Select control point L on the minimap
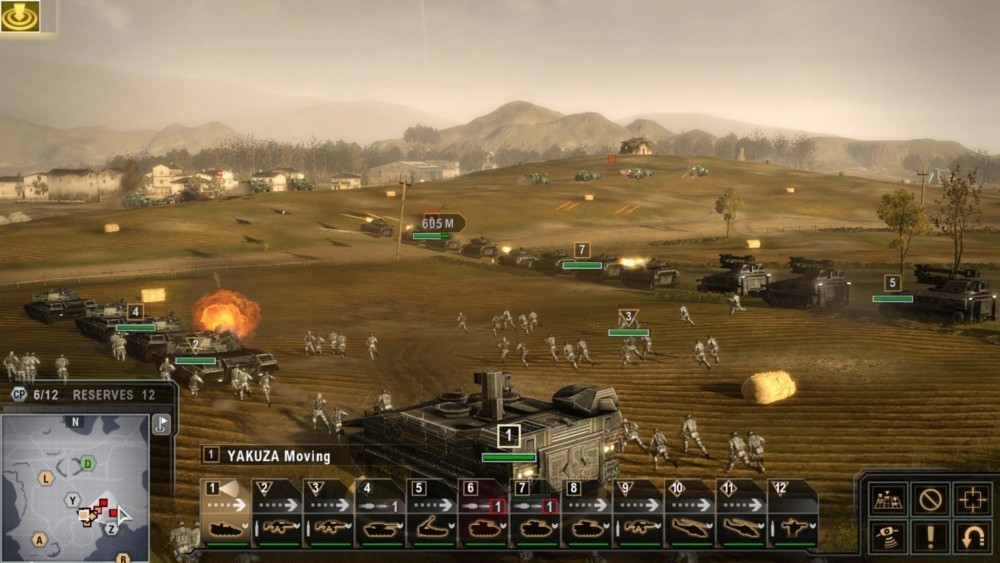Image resolution: width=1000 pixels, height=563 pixels. 45,479
